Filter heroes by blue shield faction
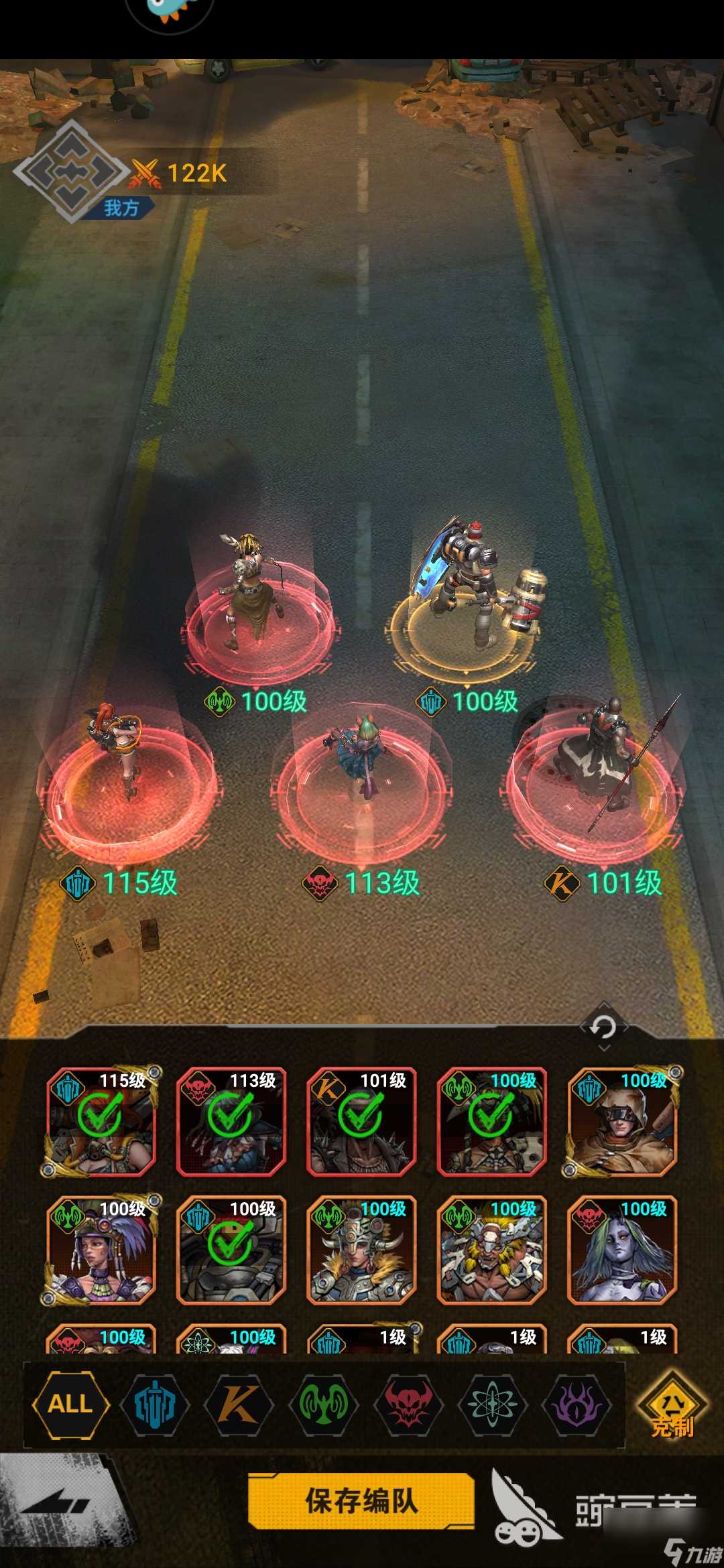The width and height of the screenshot is (724, 1568). pos(155,1404)
